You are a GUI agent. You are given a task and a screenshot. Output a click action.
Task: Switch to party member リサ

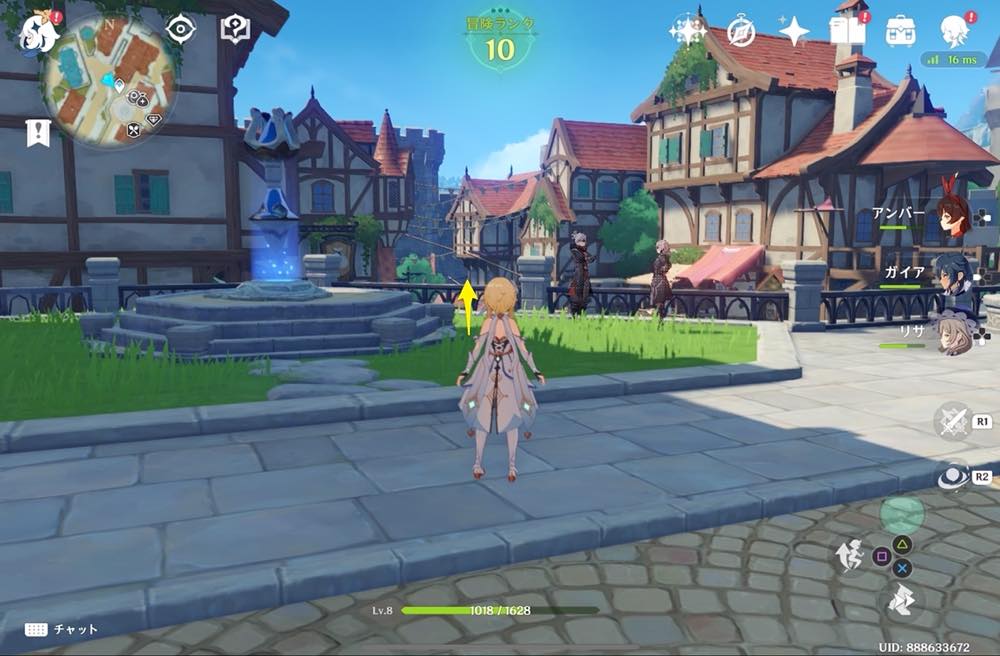[x=957, y=335]
